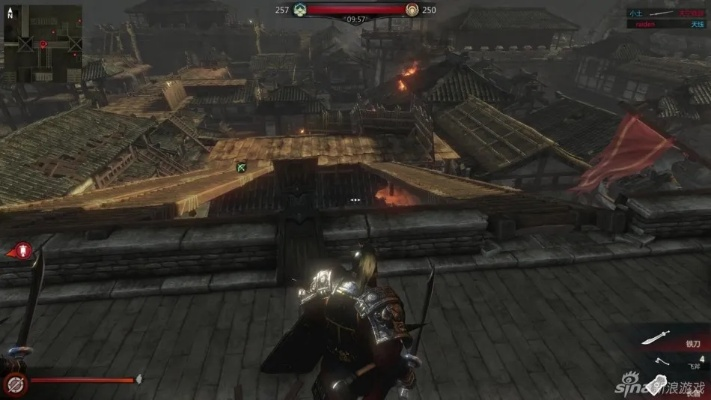The width and height of the screenshot is (711, 400).
Task: Open the minimap in the corner
Action: click(42, 37)
